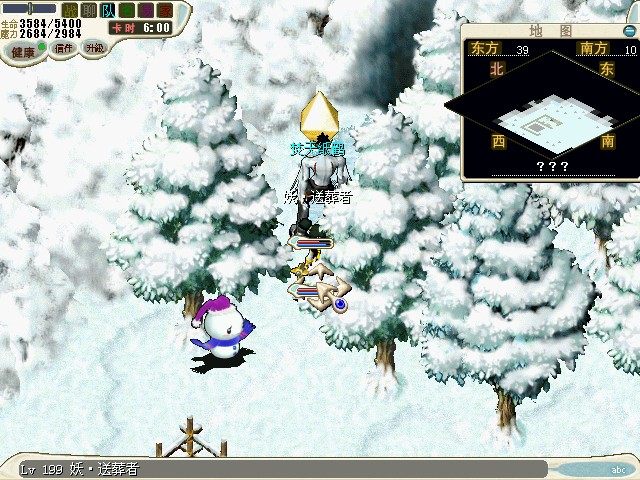Toggle the 聊 chat button
Image resolution: width=640 pixels, height=480 pixels.
tap(89, 10)
